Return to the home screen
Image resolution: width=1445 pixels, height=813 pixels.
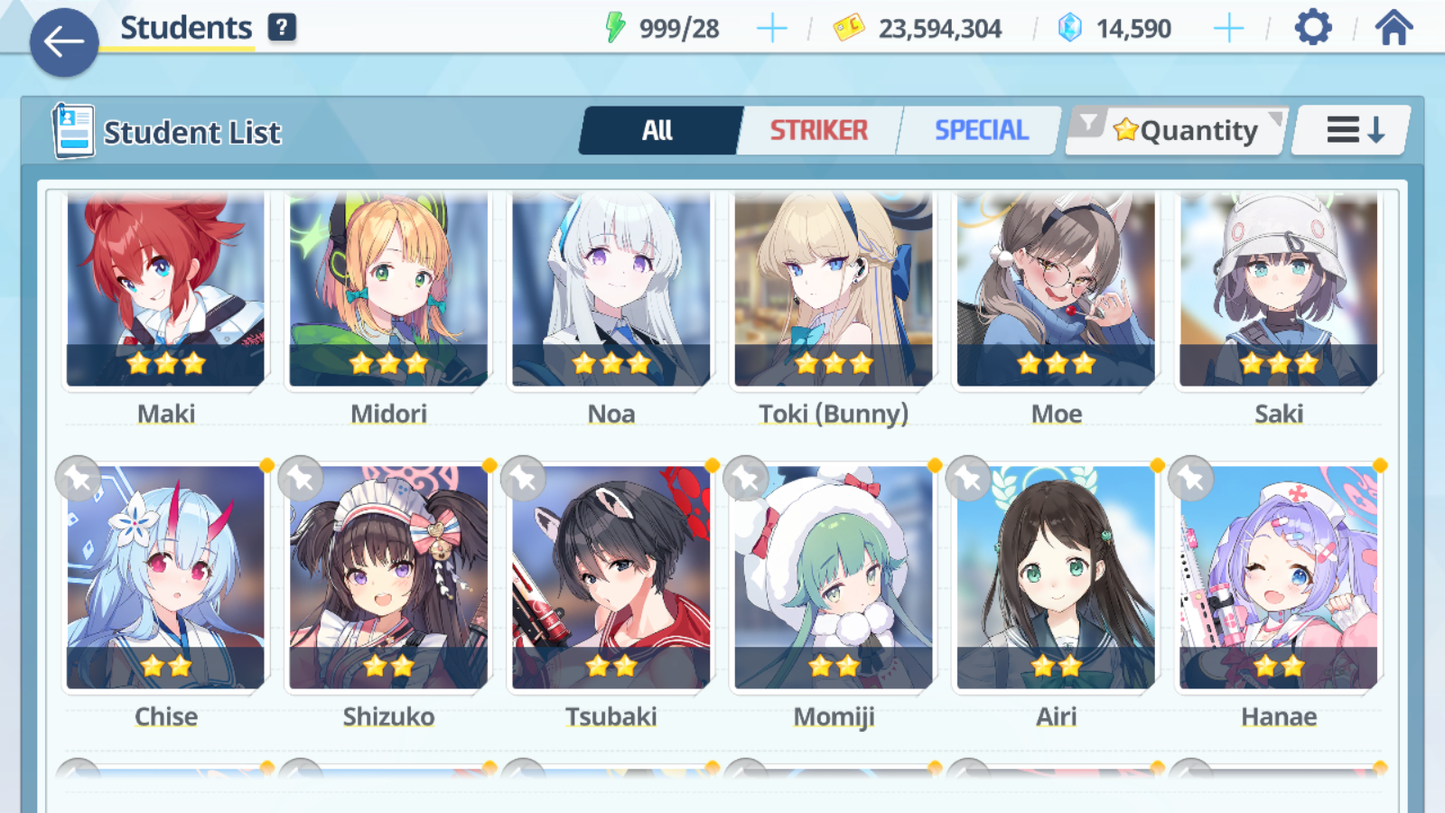click(x=1393, y=27)
